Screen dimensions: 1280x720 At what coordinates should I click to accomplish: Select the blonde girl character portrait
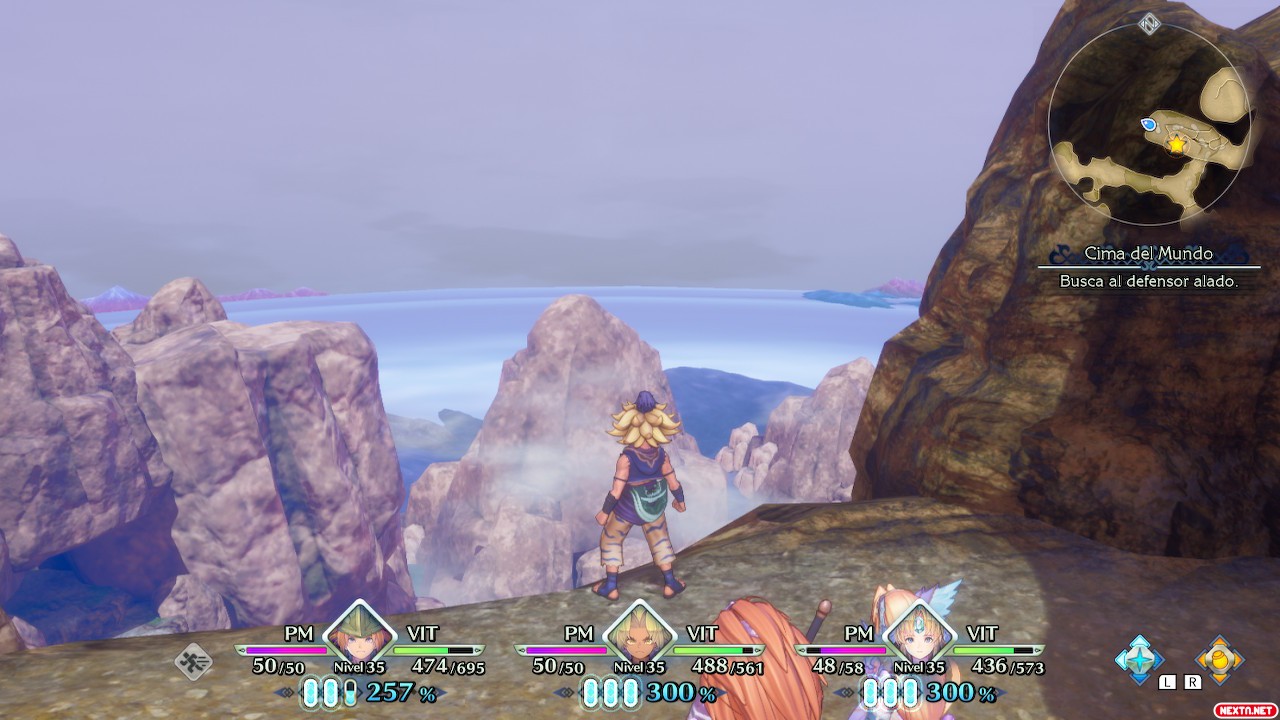[x=919, y=634]
